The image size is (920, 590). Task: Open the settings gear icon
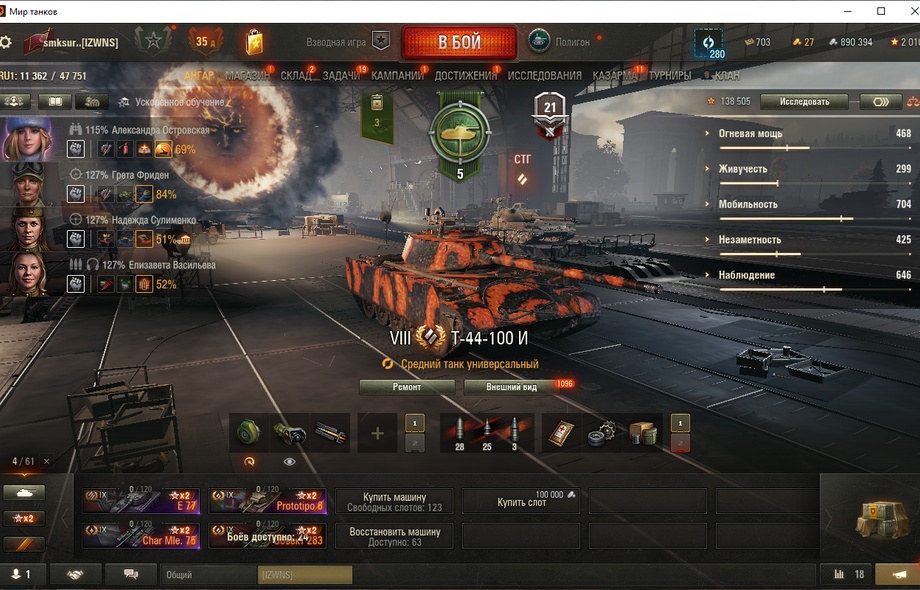coord(6,43)
